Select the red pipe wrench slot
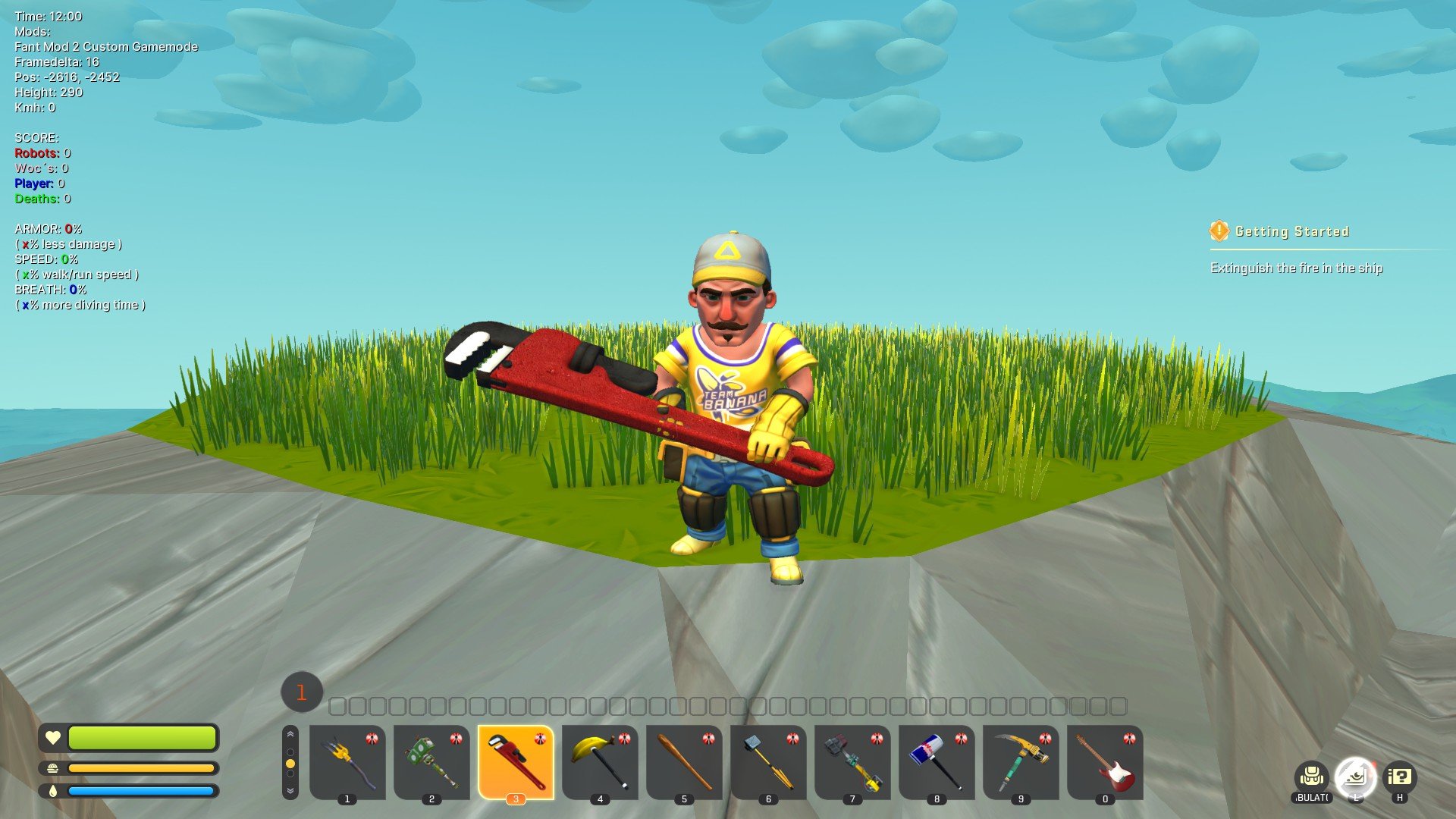This screenshot has height=819, width=1456. point(516,762)
